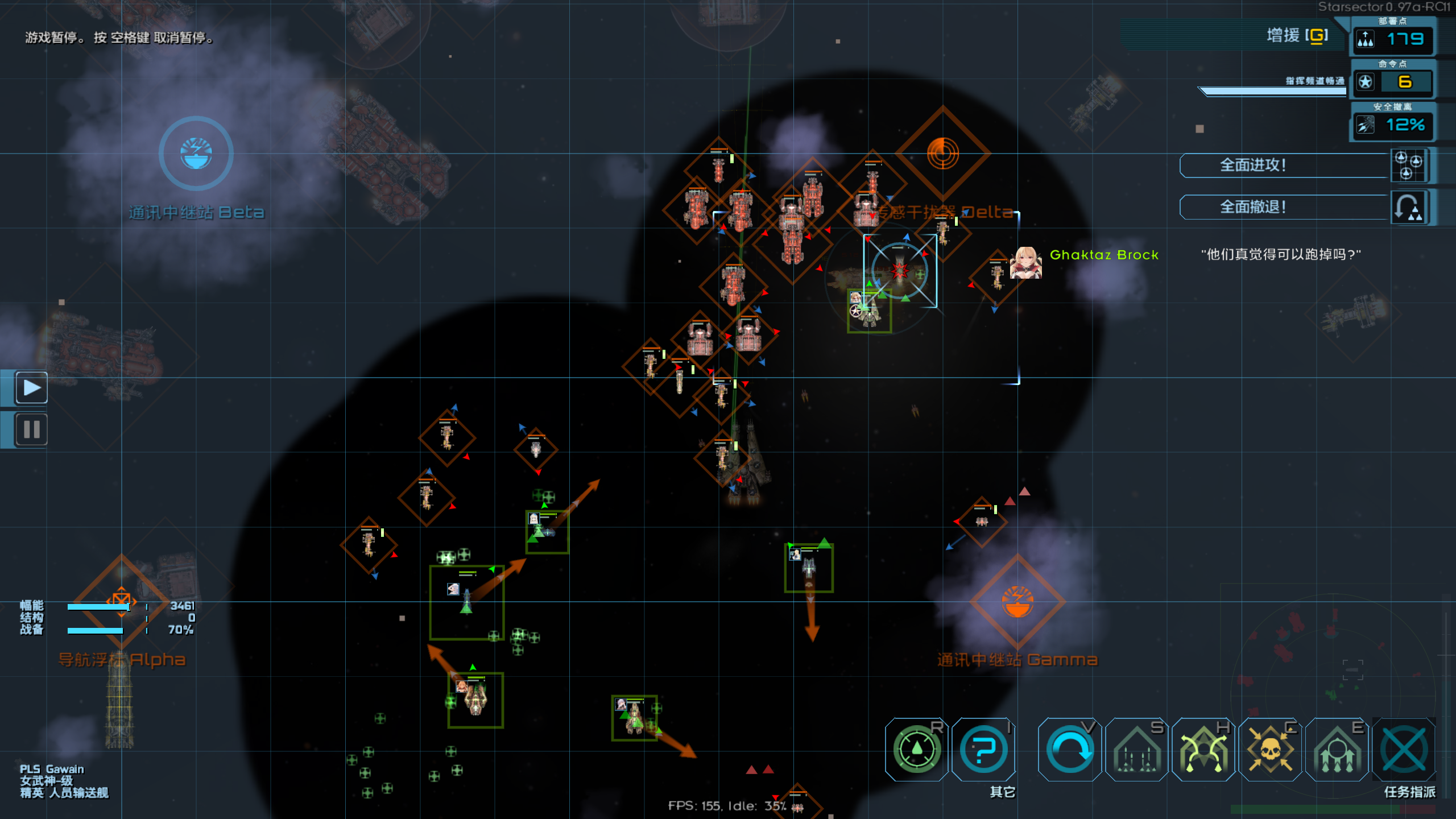
Task: Open the question mark 其它 command
Action: (x=984, y=750)
